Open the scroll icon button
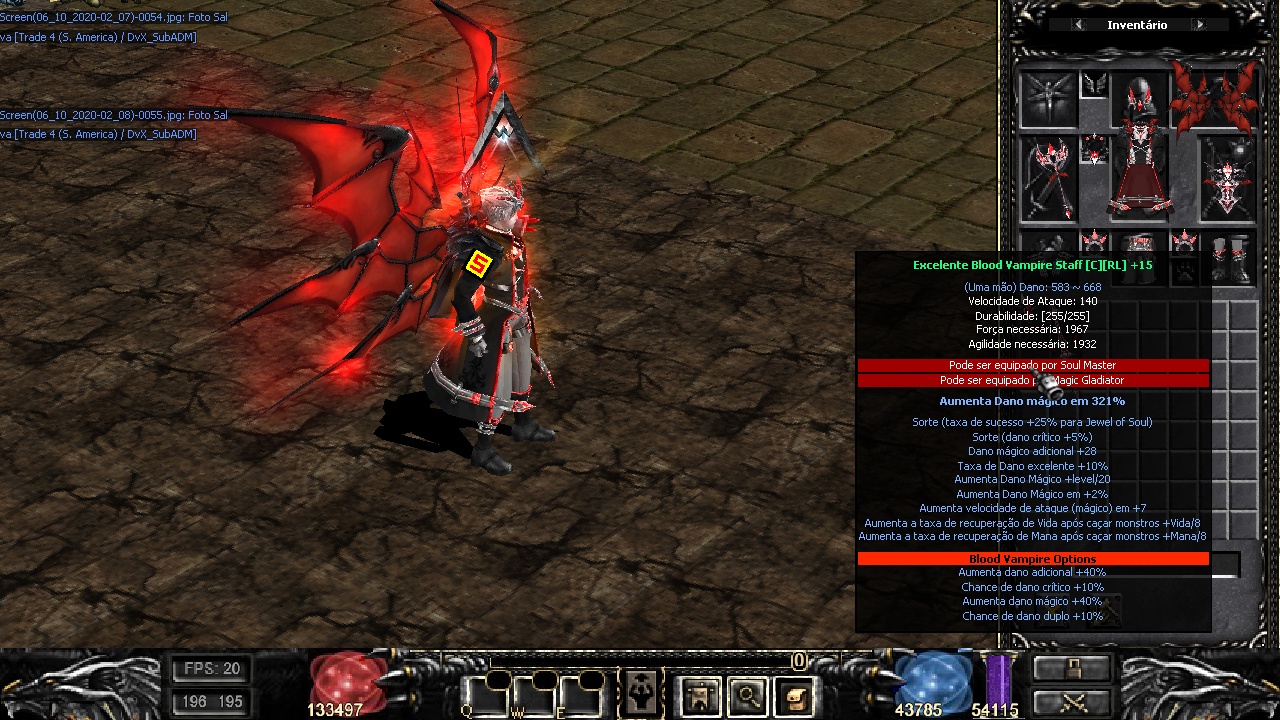This screenshot has height=720, width=1280. [x=795, y=695]
